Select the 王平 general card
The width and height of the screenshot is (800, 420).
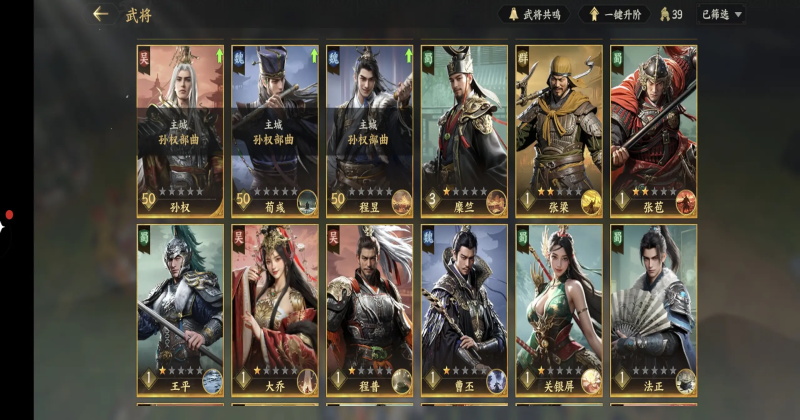click(180, 310)
